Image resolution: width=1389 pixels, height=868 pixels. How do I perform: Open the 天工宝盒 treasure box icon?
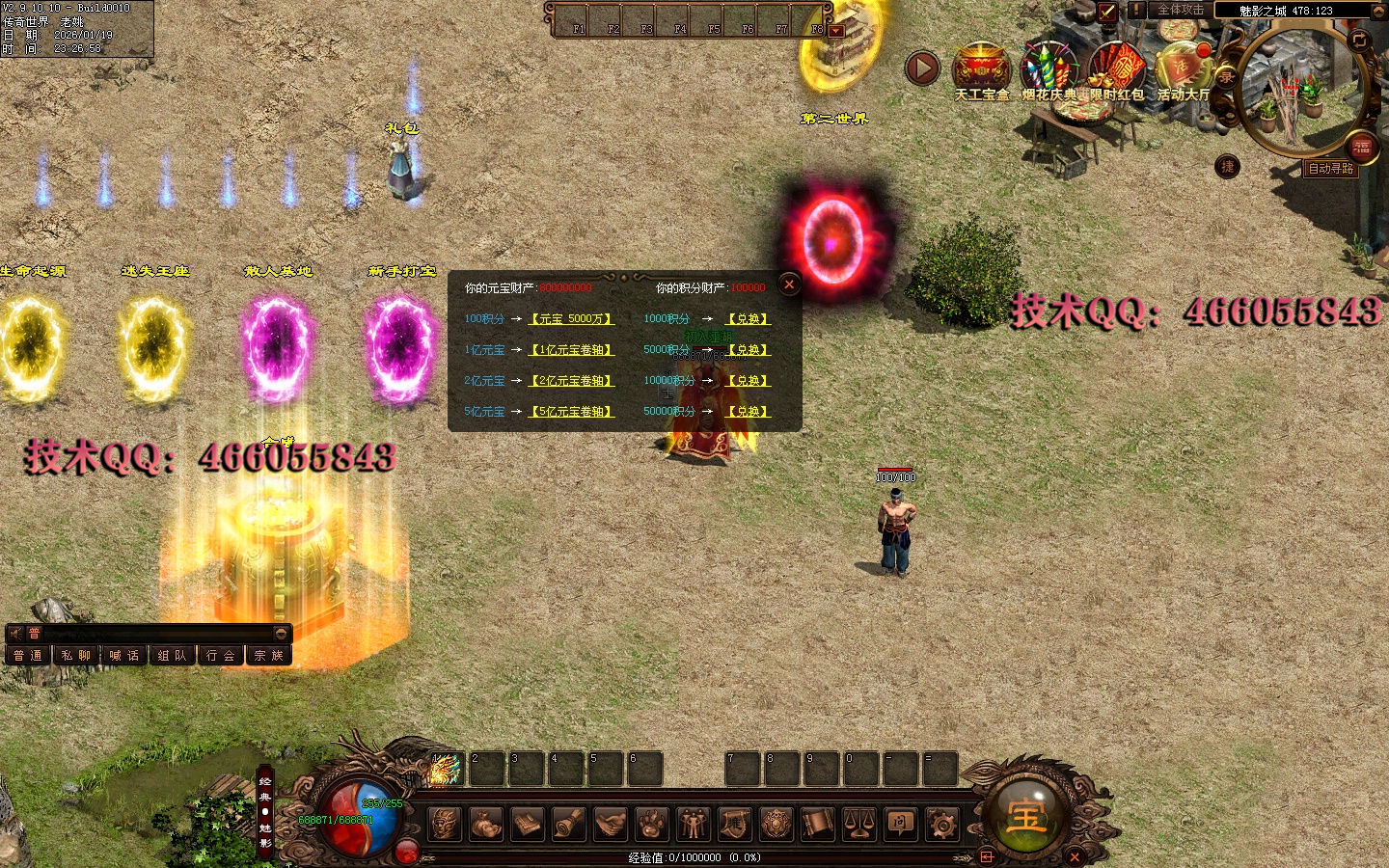click(x=981, y=68)
